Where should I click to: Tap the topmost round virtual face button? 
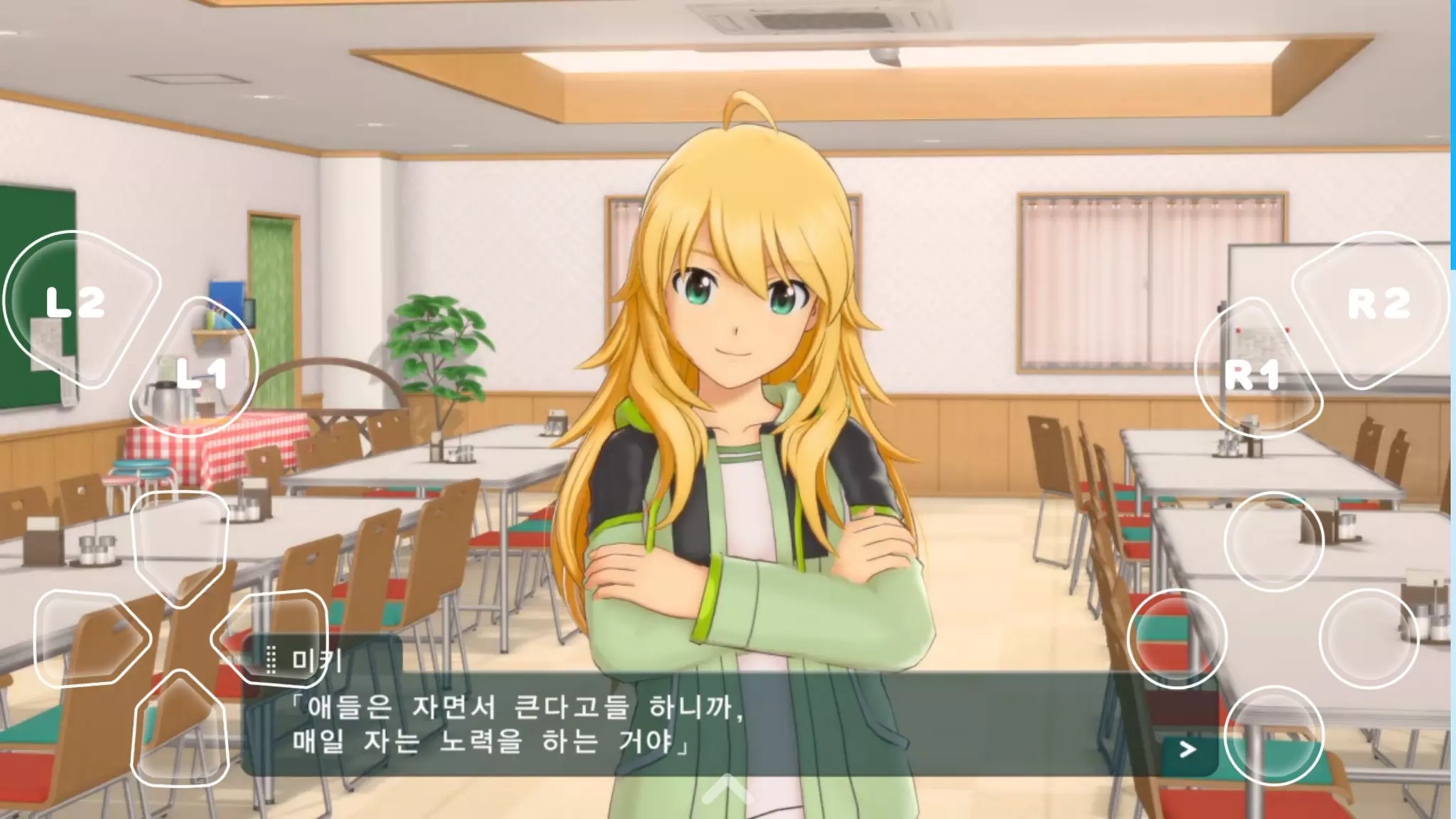[x=1273, y=542]
